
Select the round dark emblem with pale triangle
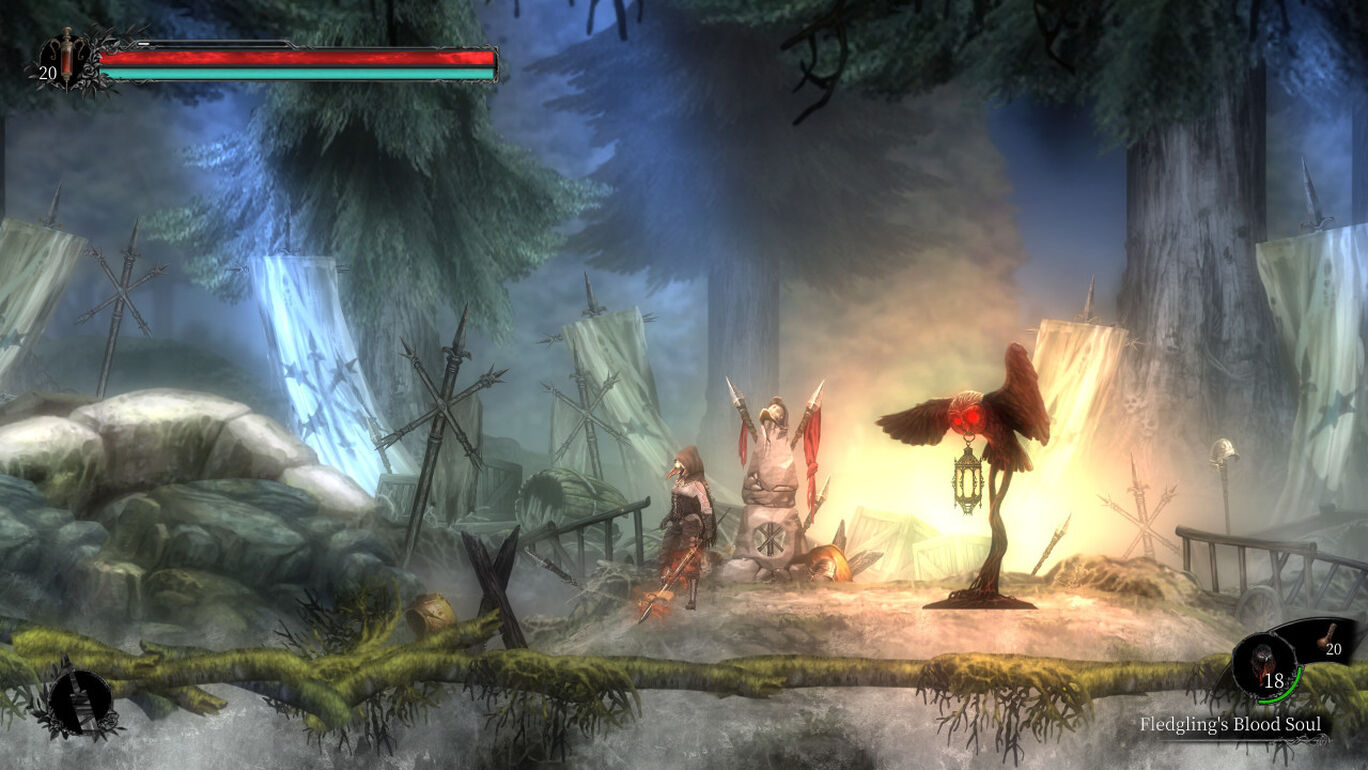click(78, 696)
